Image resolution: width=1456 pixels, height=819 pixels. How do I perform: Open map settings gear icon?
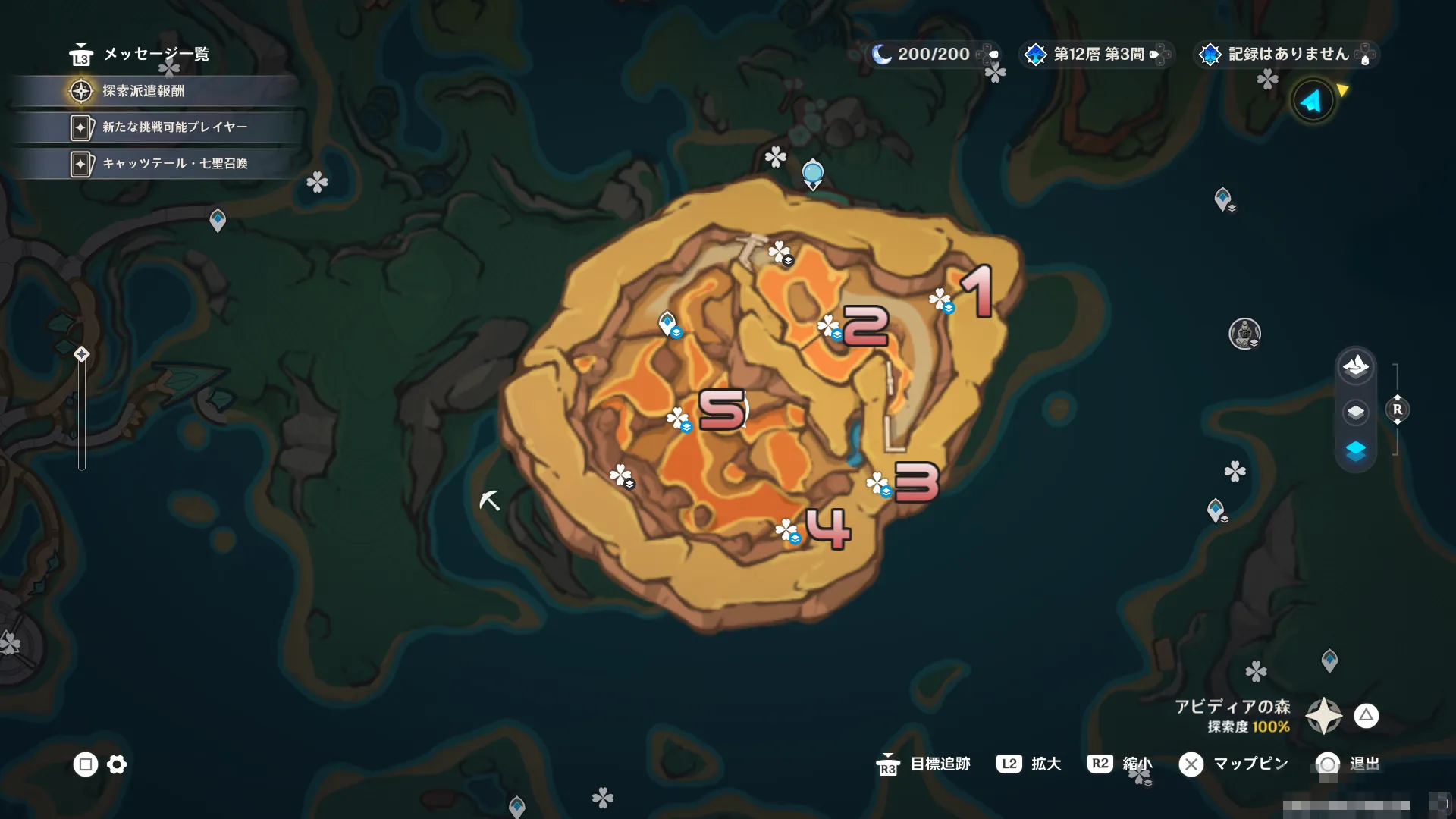117,764
